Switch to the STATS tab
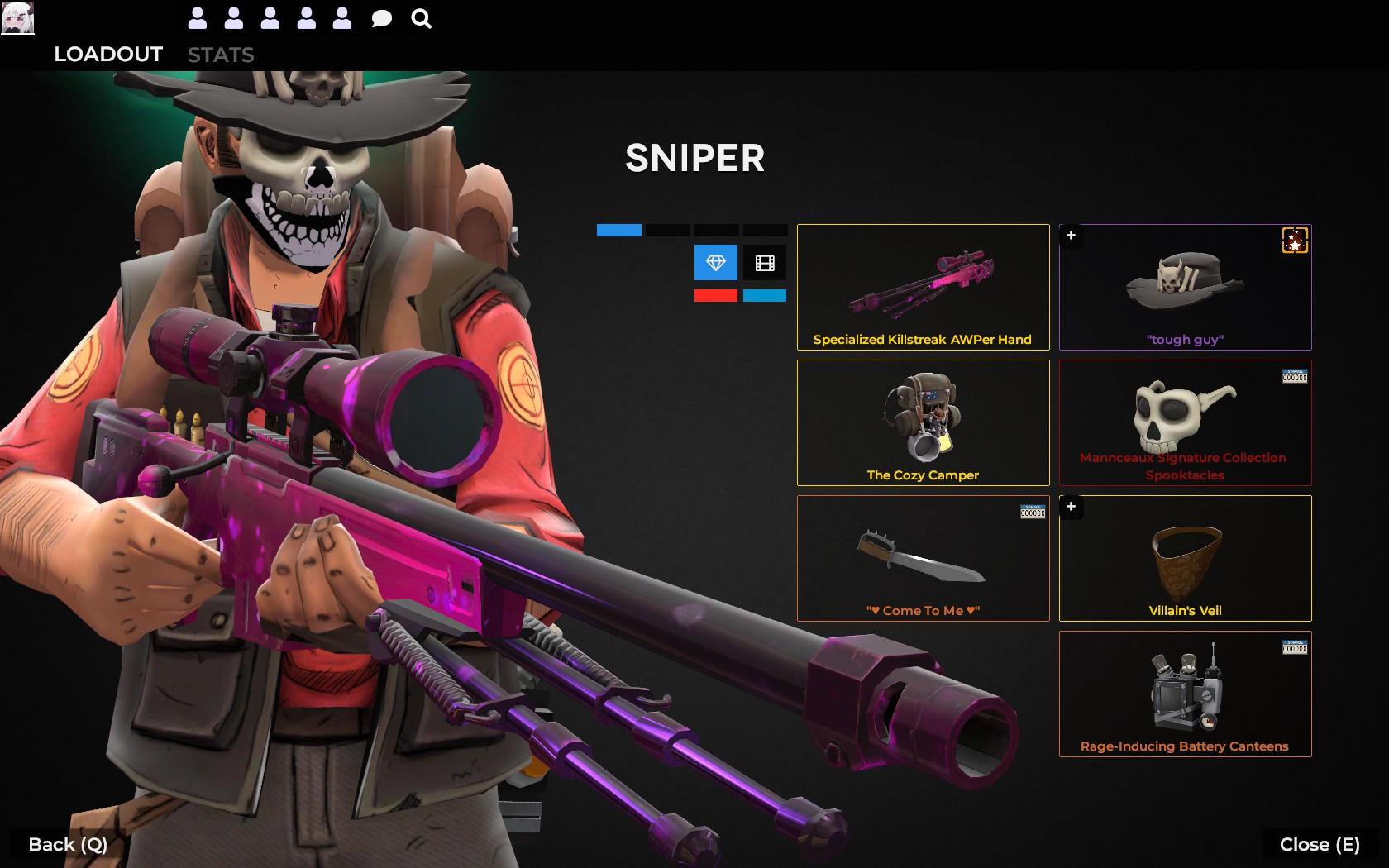The height and width of the screenshot is (868, 1389). point(222,55)
